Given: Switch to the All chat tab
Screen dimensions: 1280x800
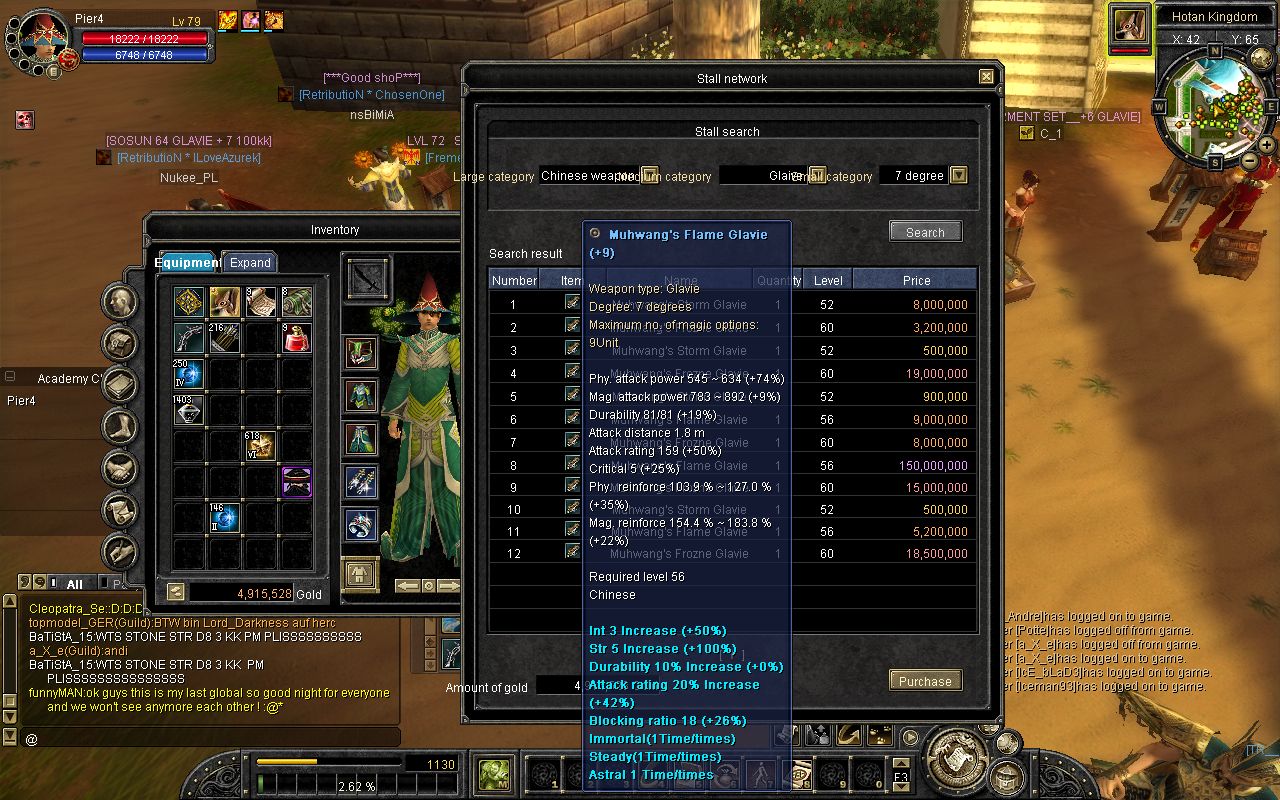Looking at the screenshot, I should pyautogui.click(x=74, y=583).
